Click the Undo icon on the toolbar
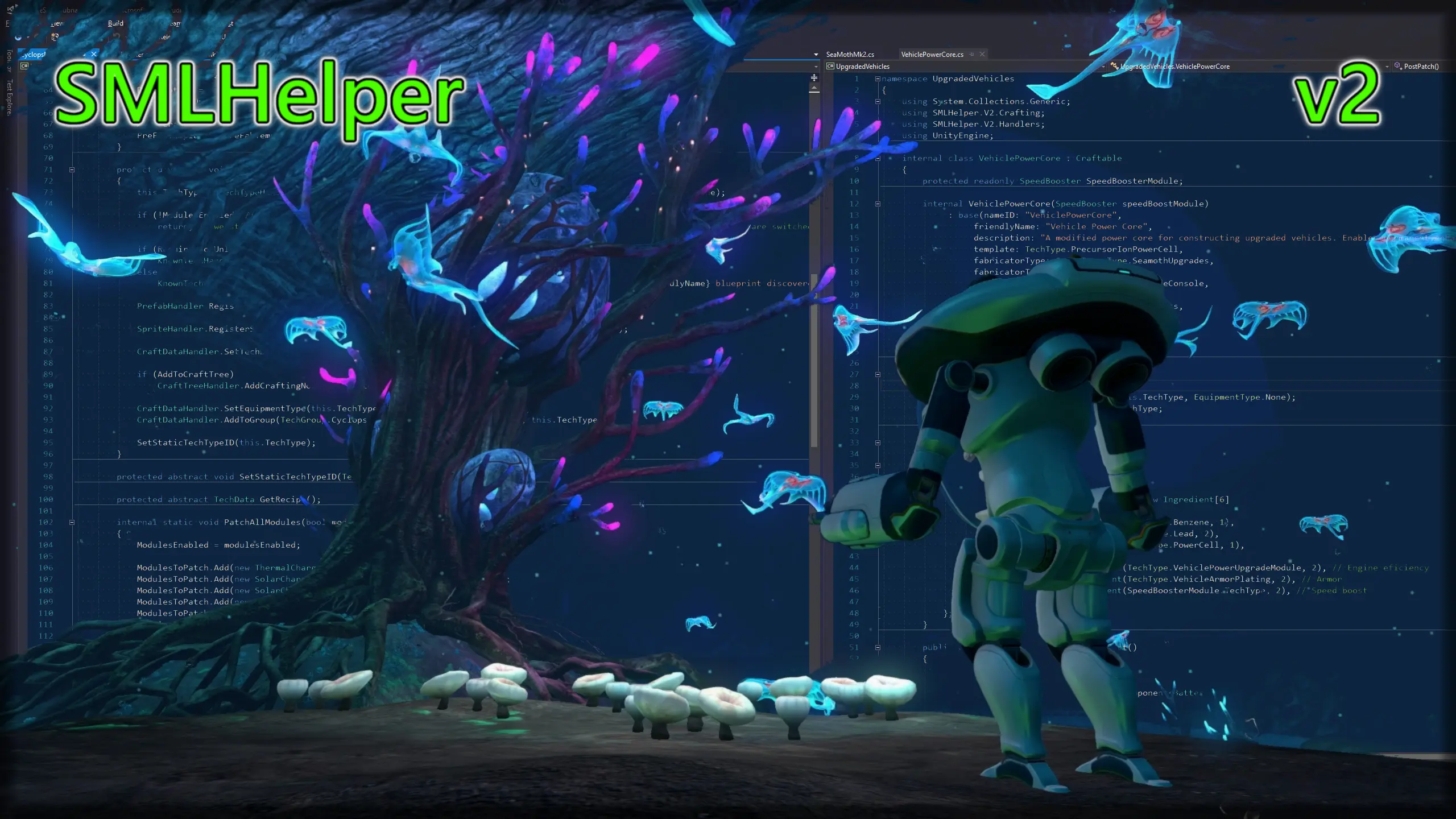The image size is (1456, 819). click(x=116, y=36)
